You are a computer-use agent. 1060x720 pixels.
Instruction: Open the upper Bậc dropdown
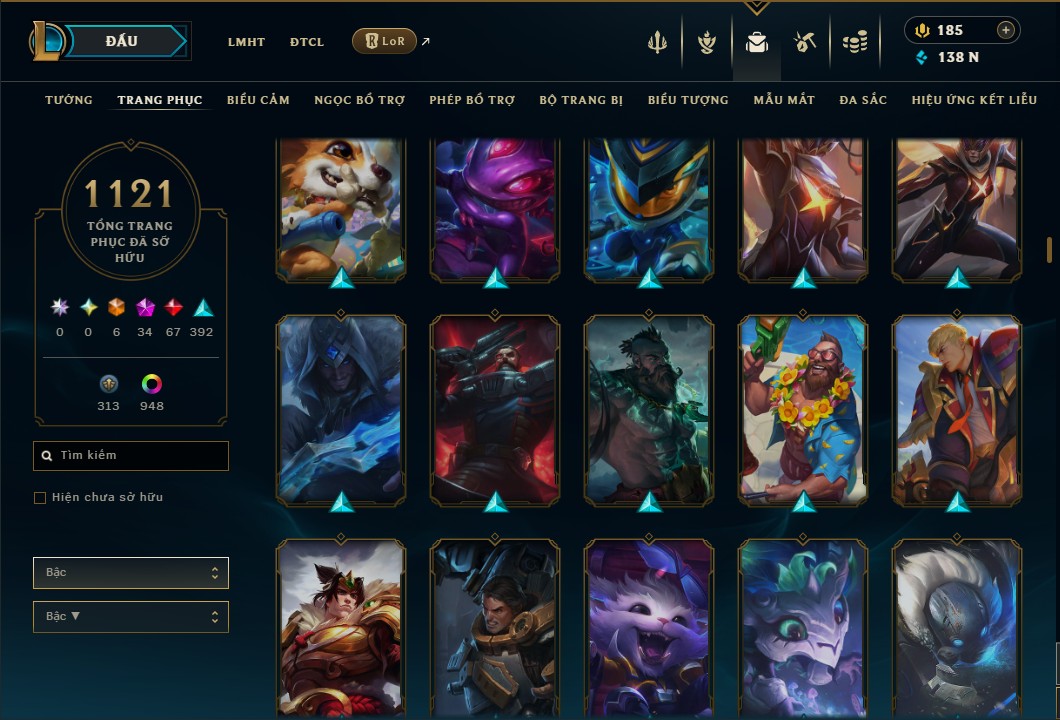(x=131, y=573)
